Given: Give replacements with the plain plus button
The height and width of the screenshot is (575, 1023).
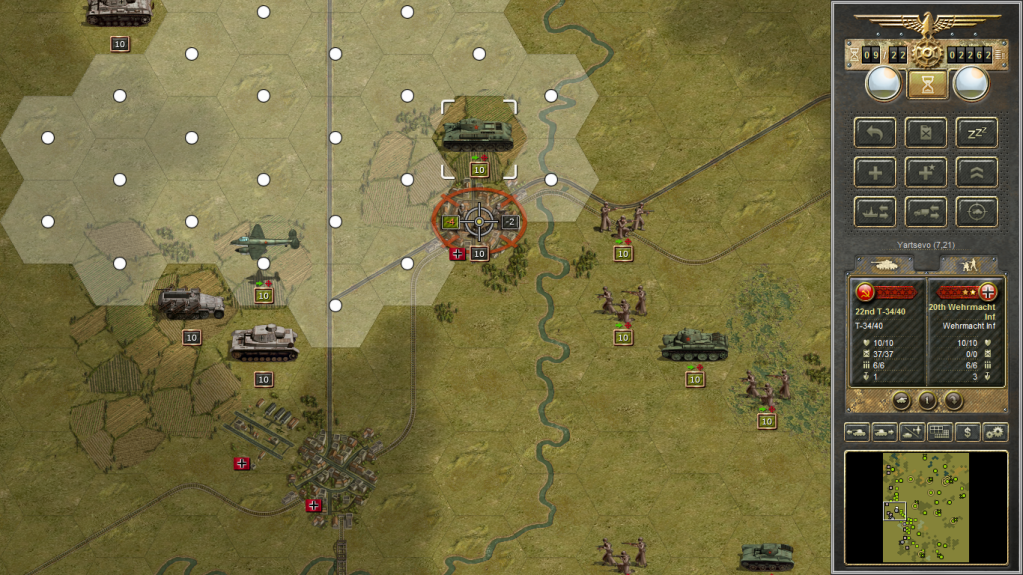Looking at the screenshot, I should tap(874, 172).
